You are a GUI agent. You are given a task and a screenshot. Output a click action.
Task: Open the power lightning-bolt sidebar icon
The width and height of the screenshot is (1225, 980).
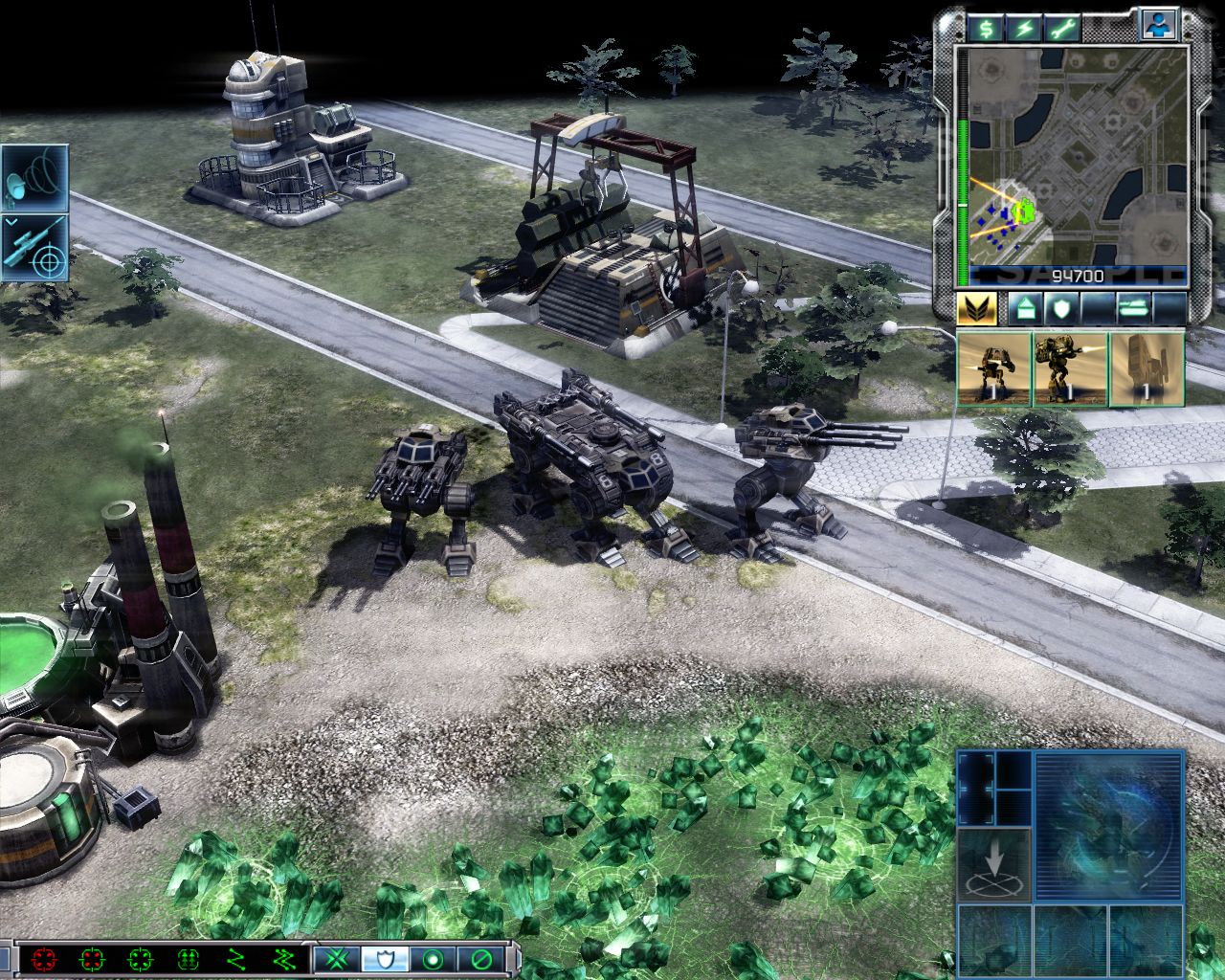pos(1025,28)
